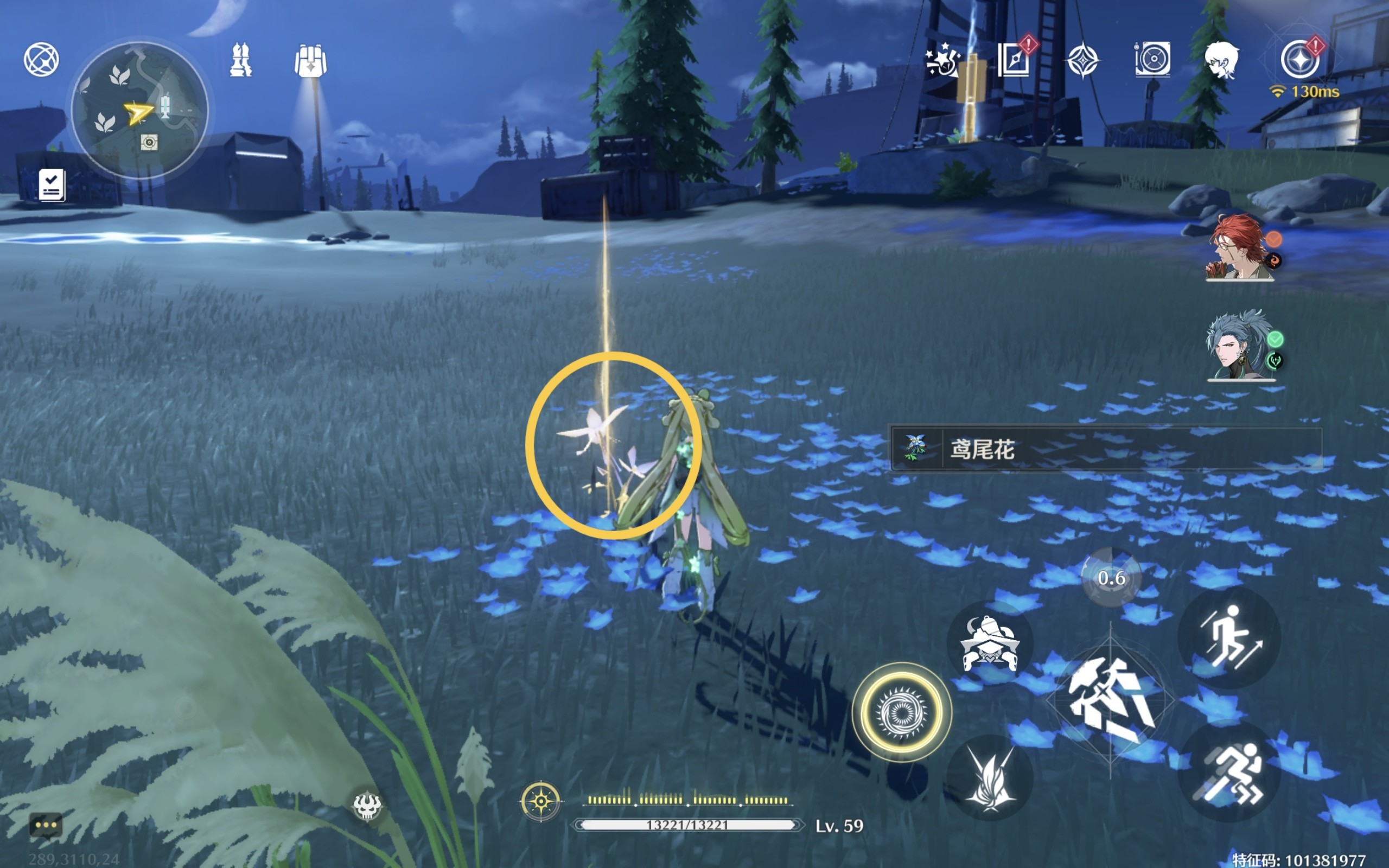Tap the jump climb button

[1228, 637]
